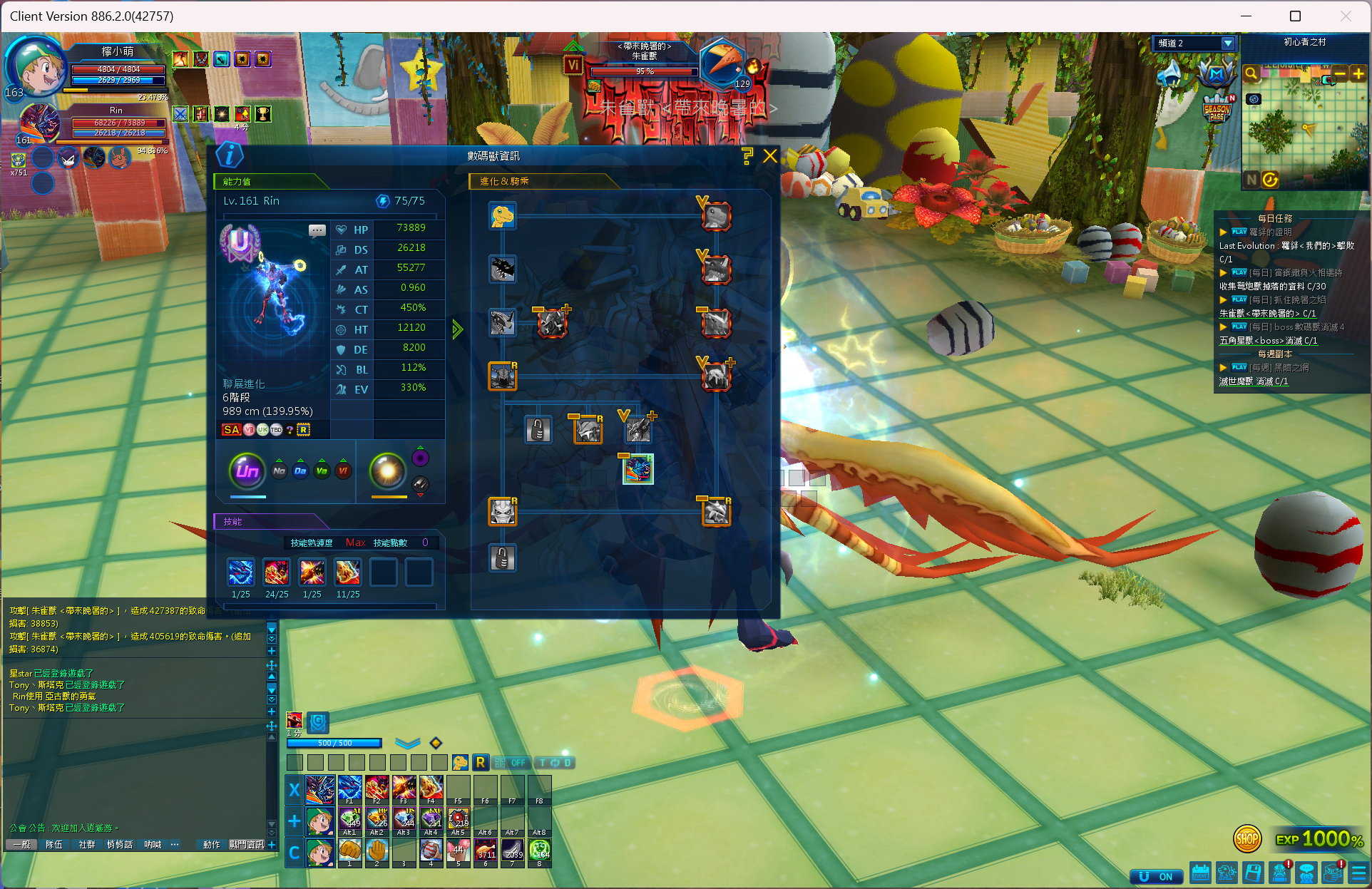Zoom out the minimap with minus button
This screenshot has height=889, width=1372.
point(1340,73)
